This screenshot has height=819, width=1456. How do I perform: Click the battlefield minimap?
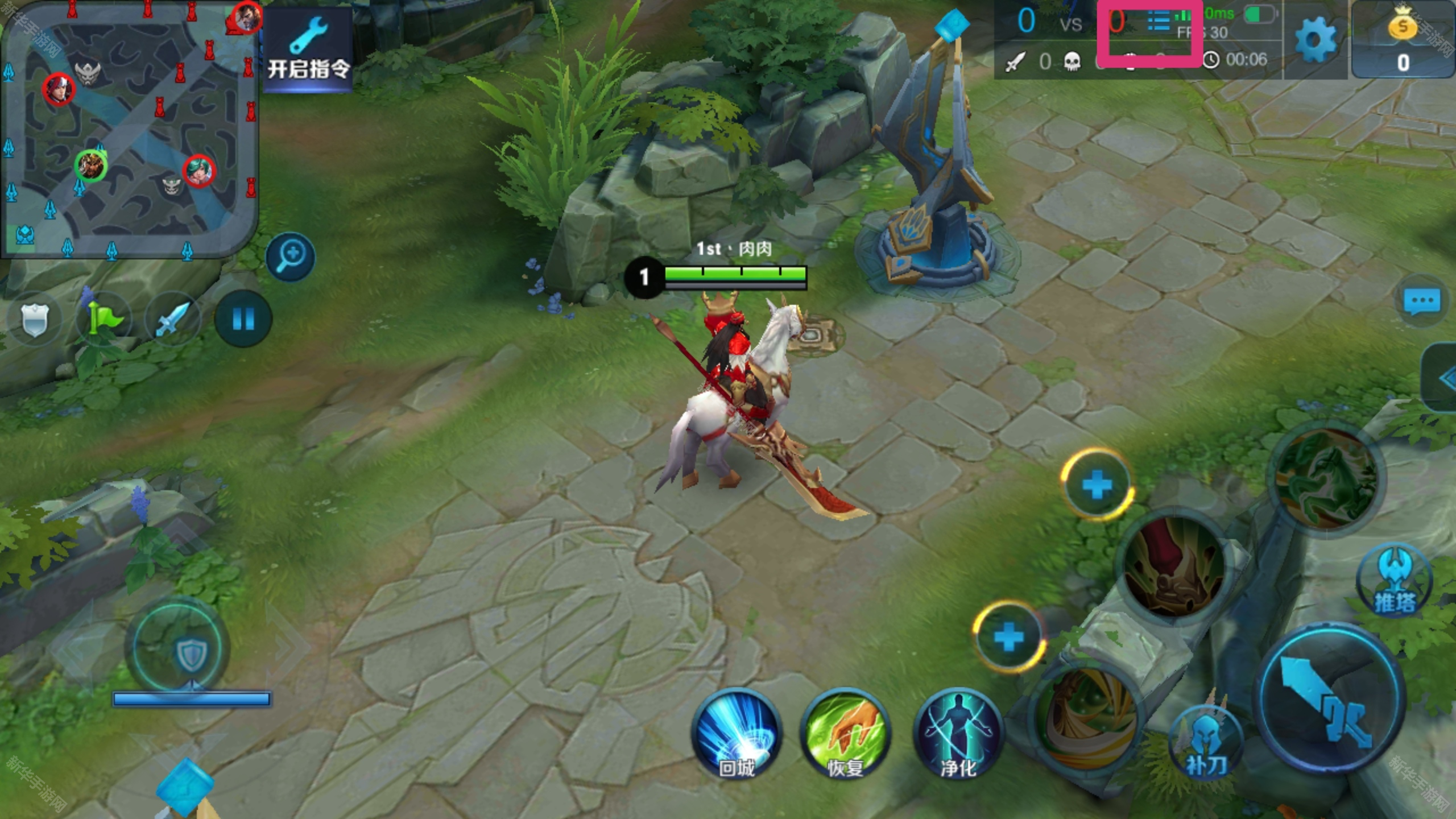[129, 130]
